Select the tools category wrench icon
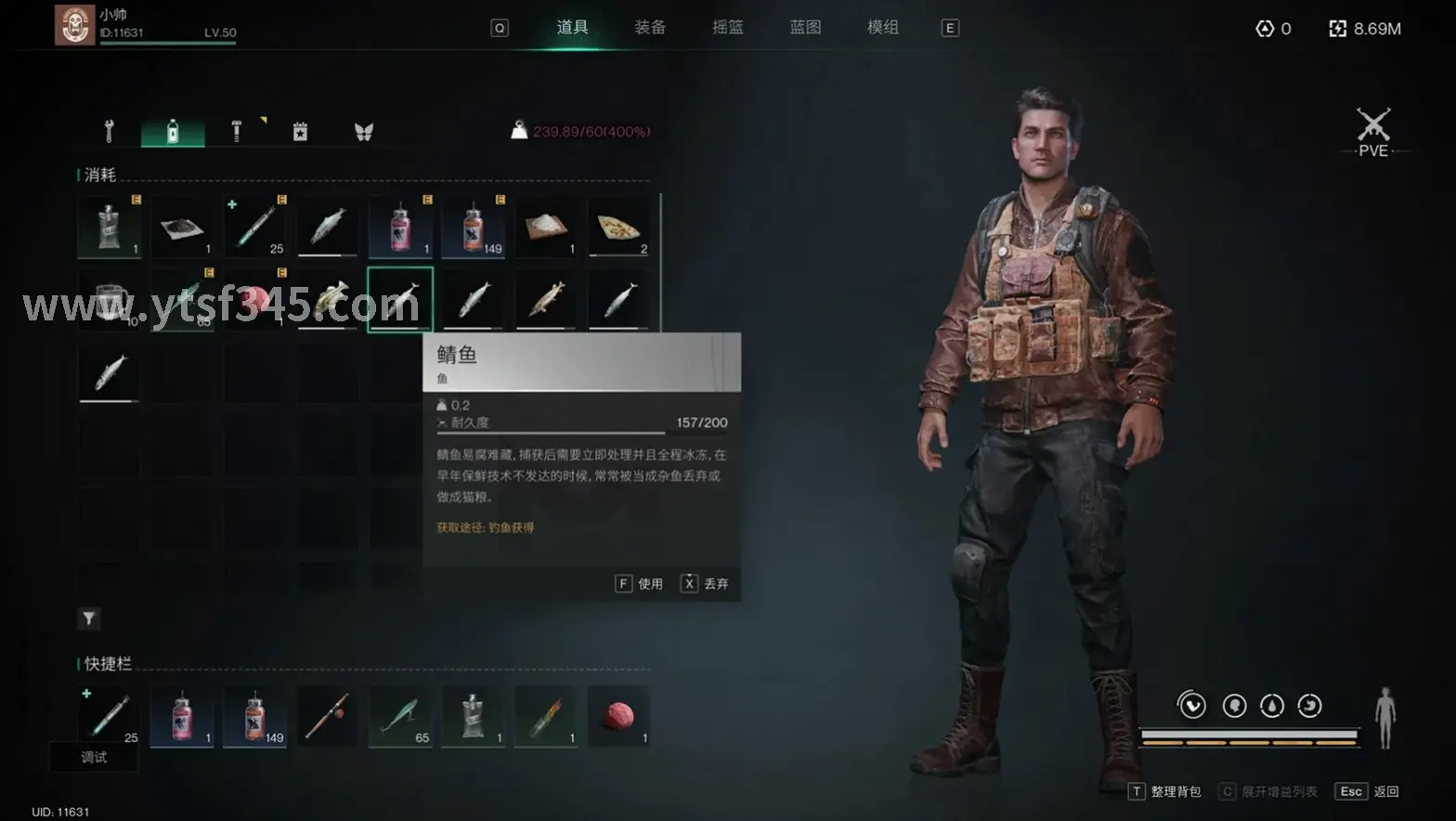 click(109, 130)
